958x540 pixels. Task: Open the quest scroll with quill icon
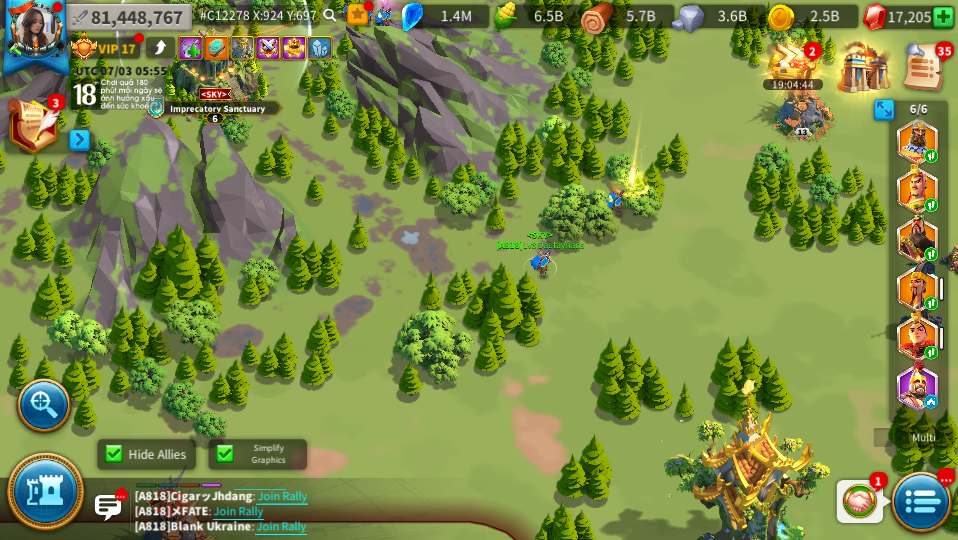coord(32,125)
